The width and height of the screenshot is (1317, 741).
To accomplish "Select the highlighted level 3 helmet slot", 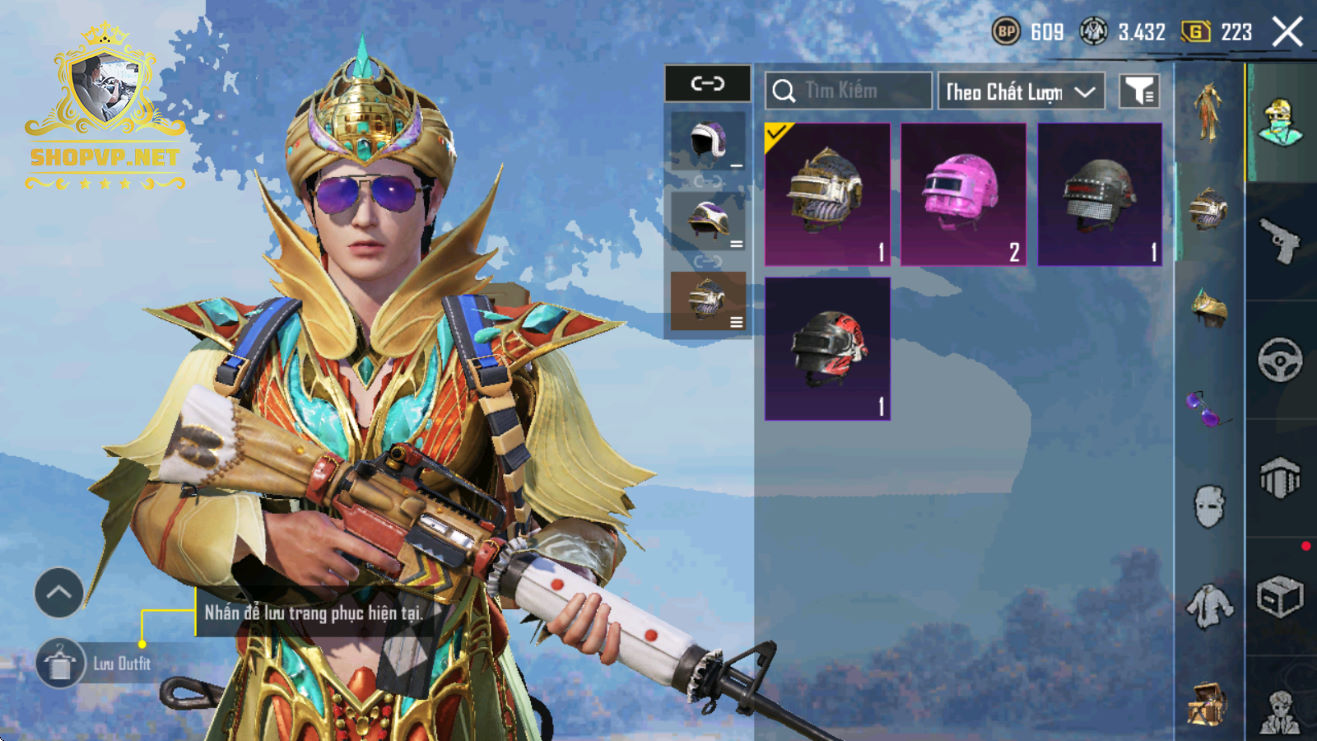I will pyautogui.click(x=708, y=301).
